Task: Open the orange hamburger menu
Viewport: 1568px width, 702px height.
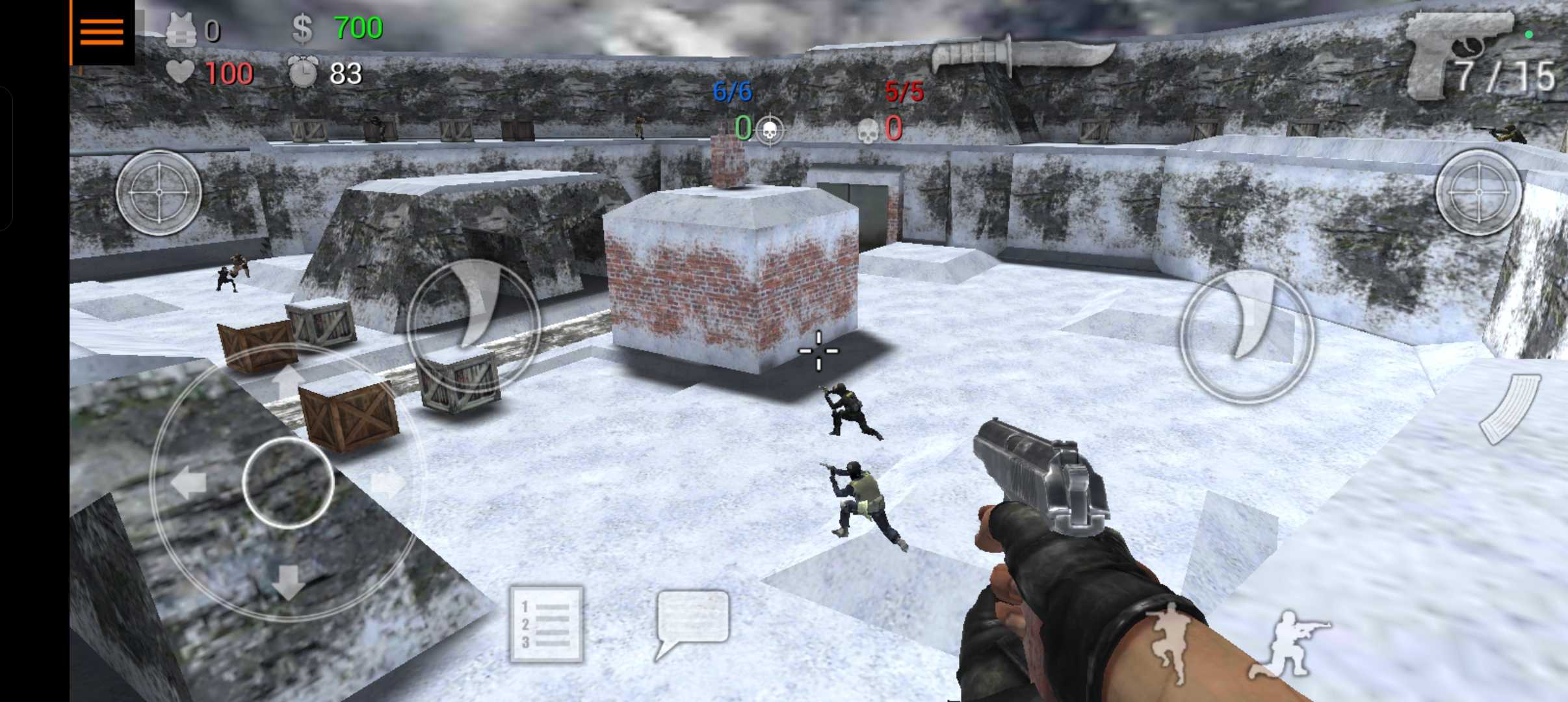Action: coord(102,32)
